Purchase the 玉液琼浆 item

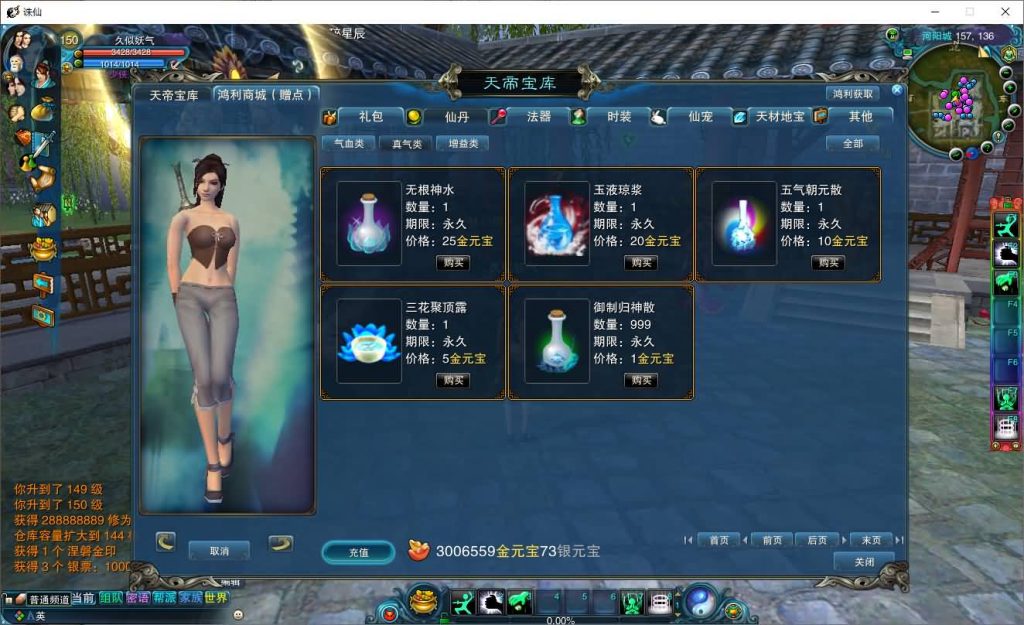point(641,263)
